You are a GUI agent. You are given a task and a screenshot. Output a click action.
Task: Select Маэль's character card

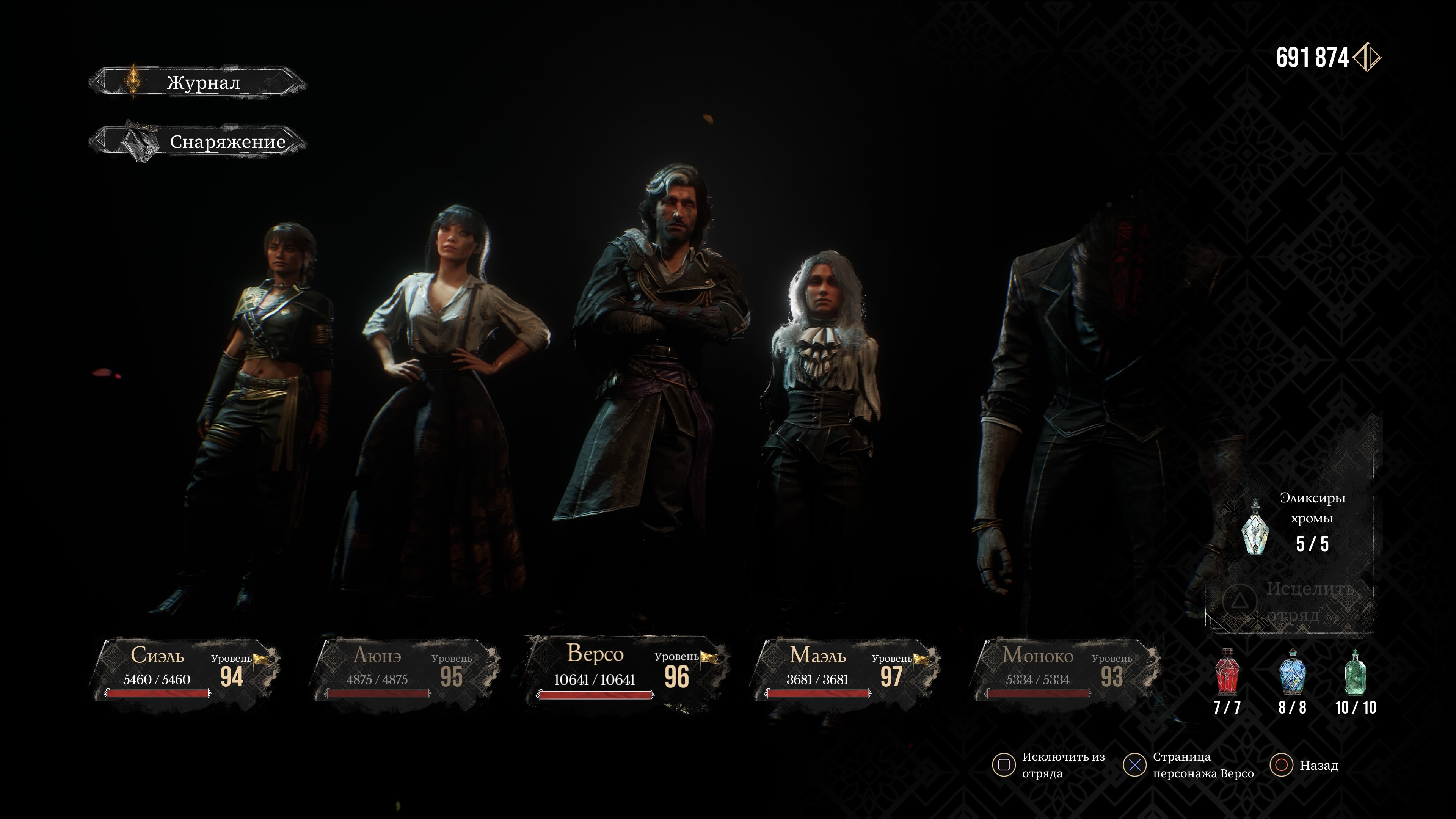(x=846, y=670)
